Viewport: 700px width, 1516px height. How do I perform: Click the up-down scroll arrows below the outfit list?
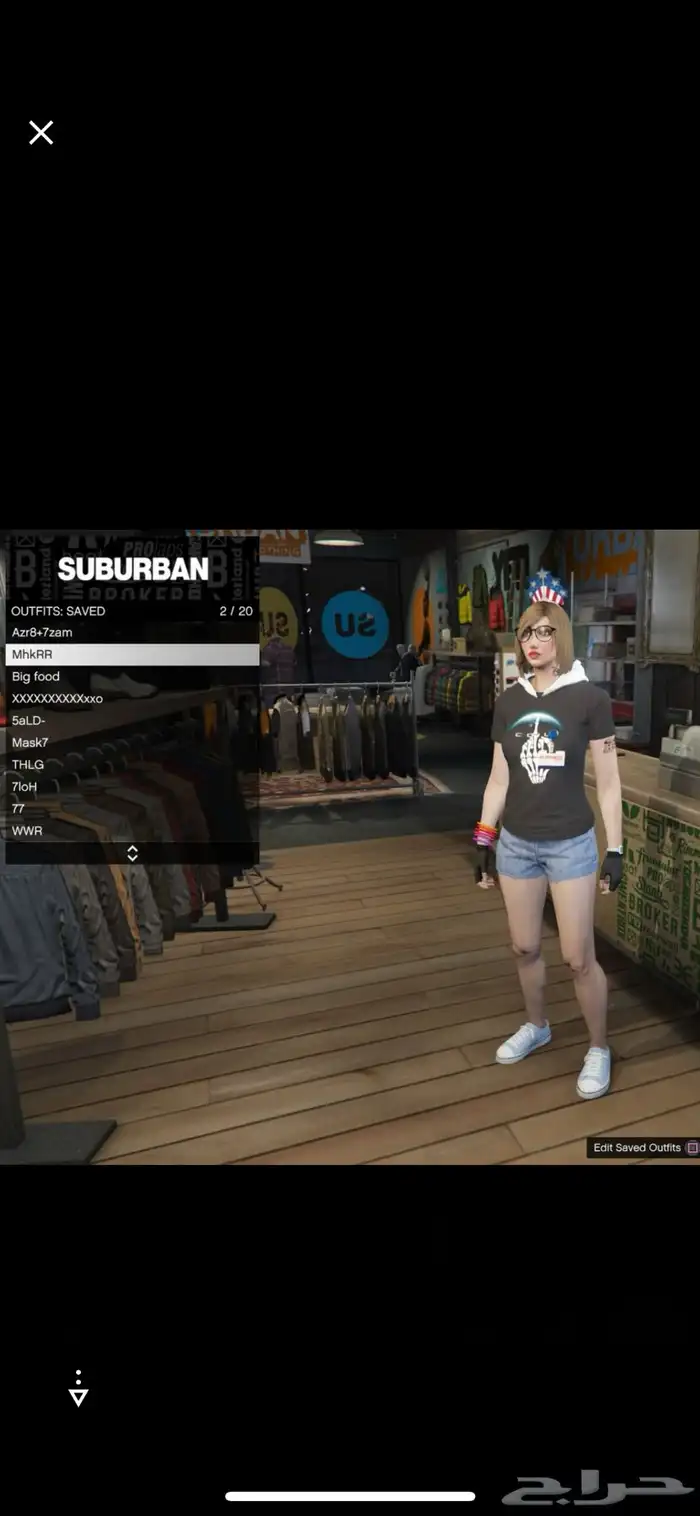[x=132, y=853]
